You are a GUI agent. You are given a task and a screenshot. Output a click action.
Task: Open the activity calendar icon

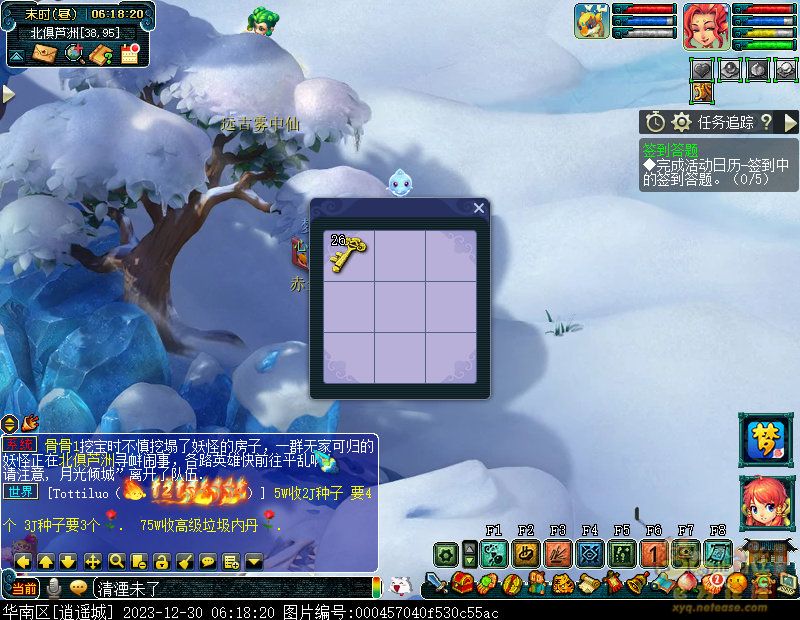pos(129,54)
